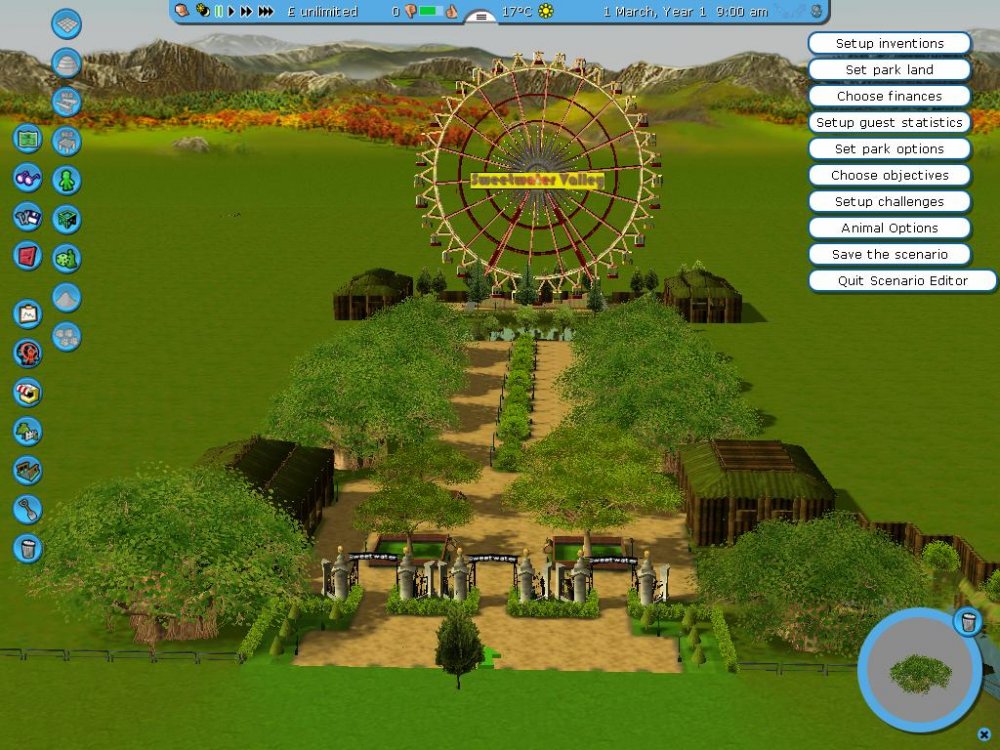Click the binoculars view icon
This screenshot has height=750, width=1000.
(x=28, y=177)
